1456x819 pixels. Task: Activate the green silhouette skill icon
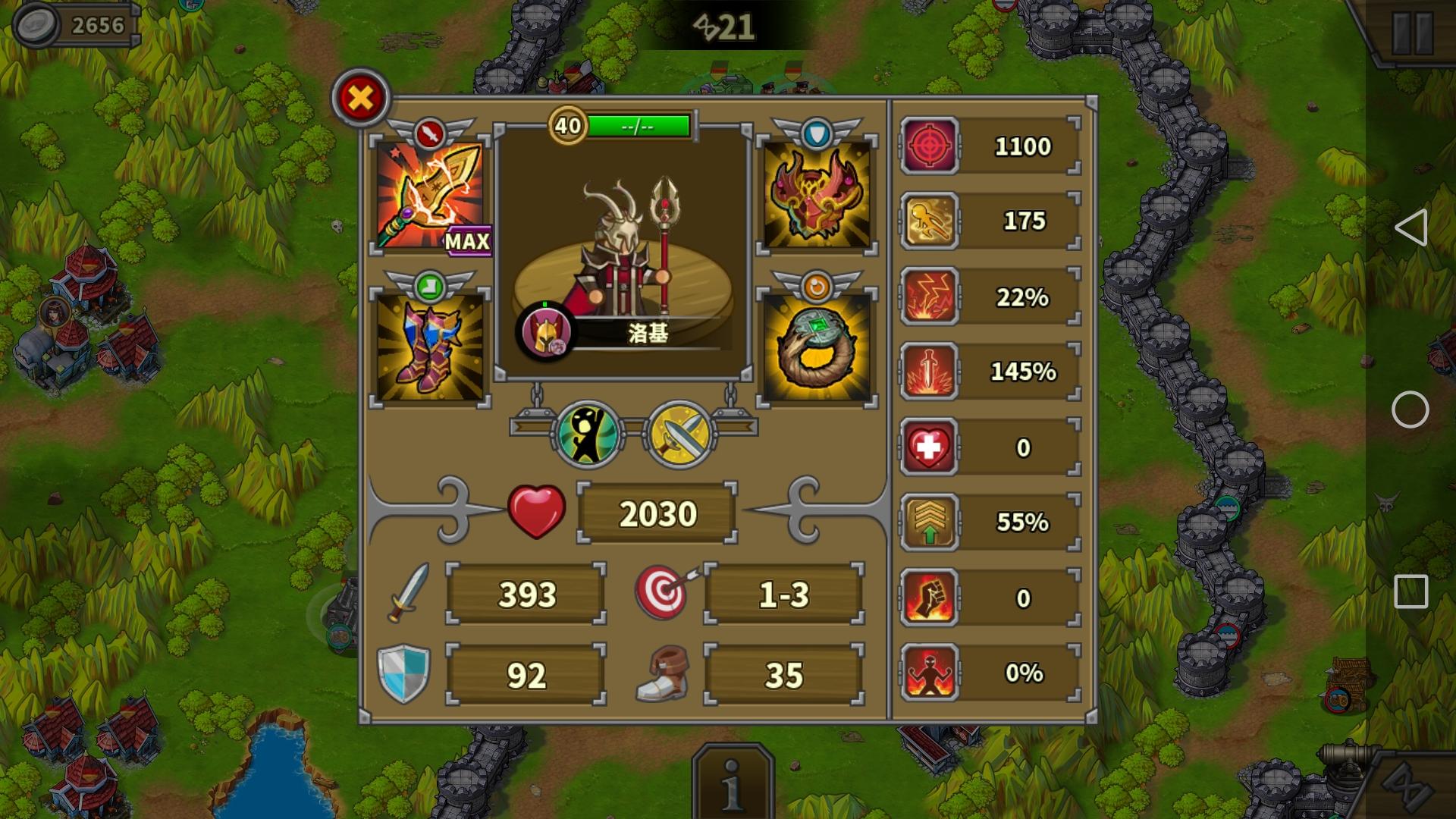coord(588,435)
